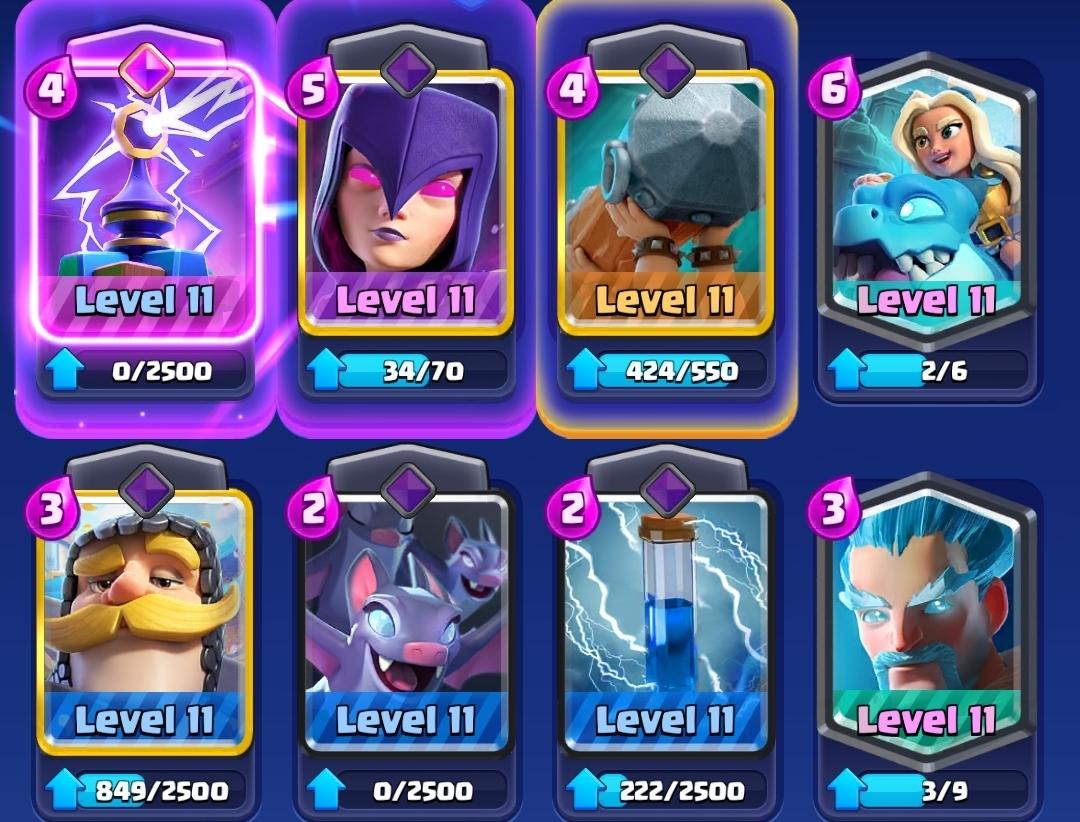Select the Zap tower evolution card
Screen dimensions: 1080x822
click(146, 200)
